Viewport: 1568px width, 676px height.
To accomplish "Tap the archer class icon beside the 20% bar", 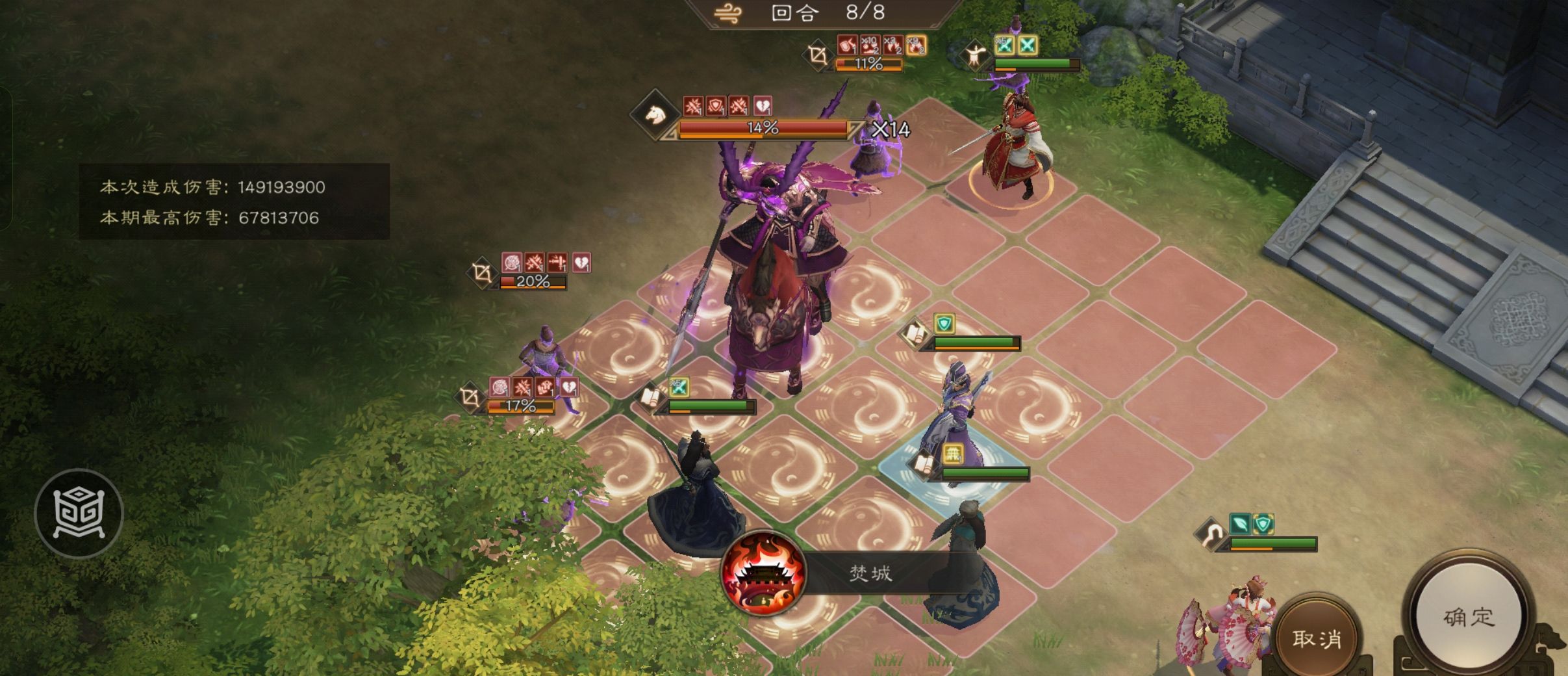I will pos(483,273).
